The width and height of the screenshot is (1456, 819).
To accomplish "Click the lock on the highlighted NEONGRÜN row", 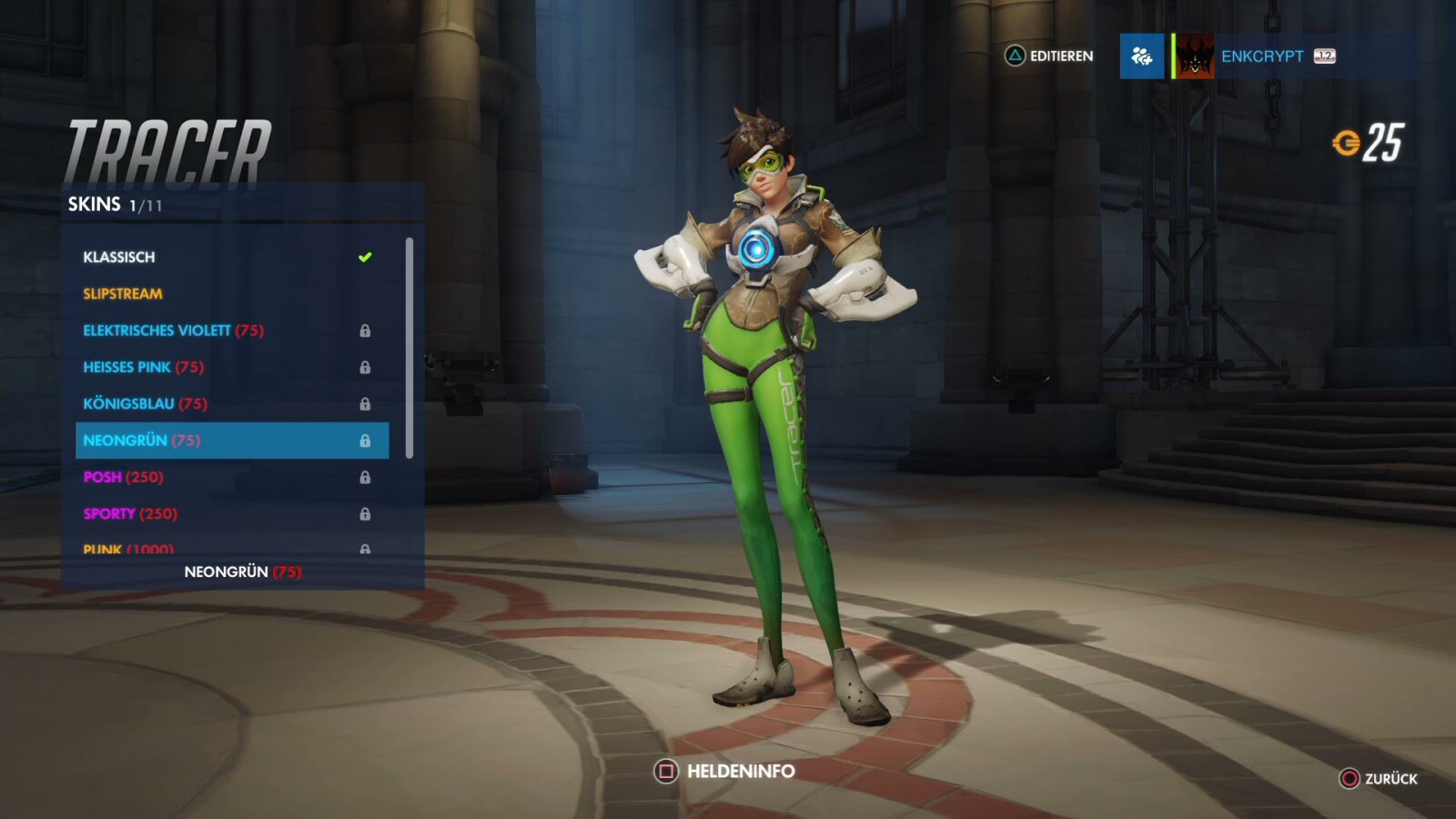I will [367, 440].
